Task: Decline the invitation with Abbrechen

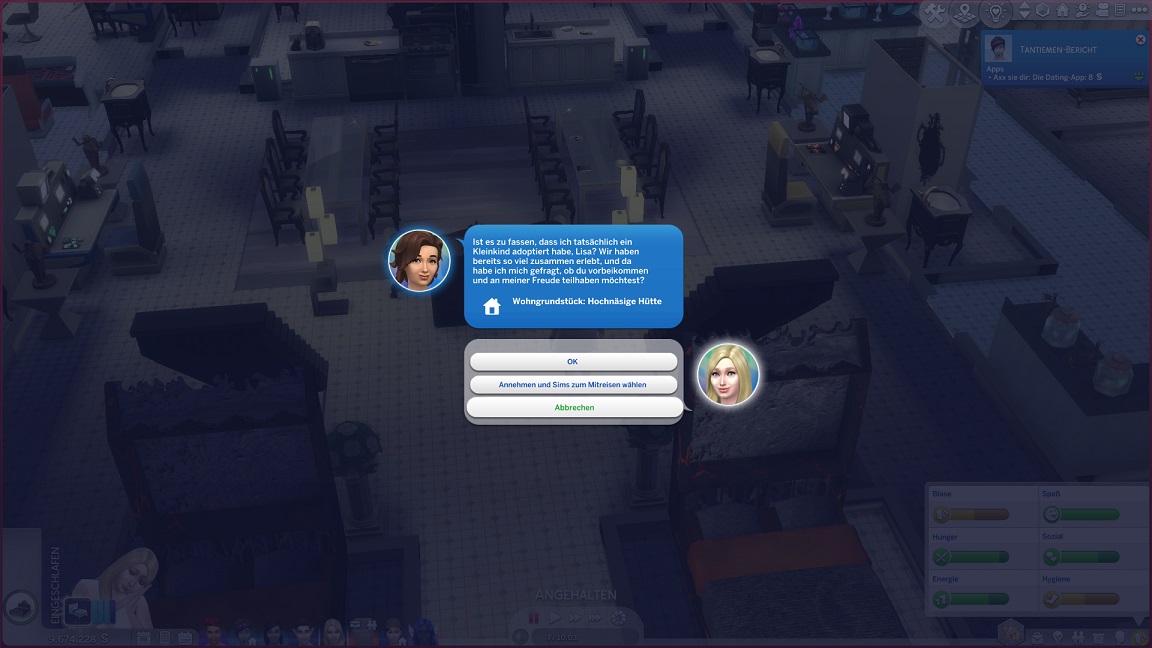Action: pos(574,408)
